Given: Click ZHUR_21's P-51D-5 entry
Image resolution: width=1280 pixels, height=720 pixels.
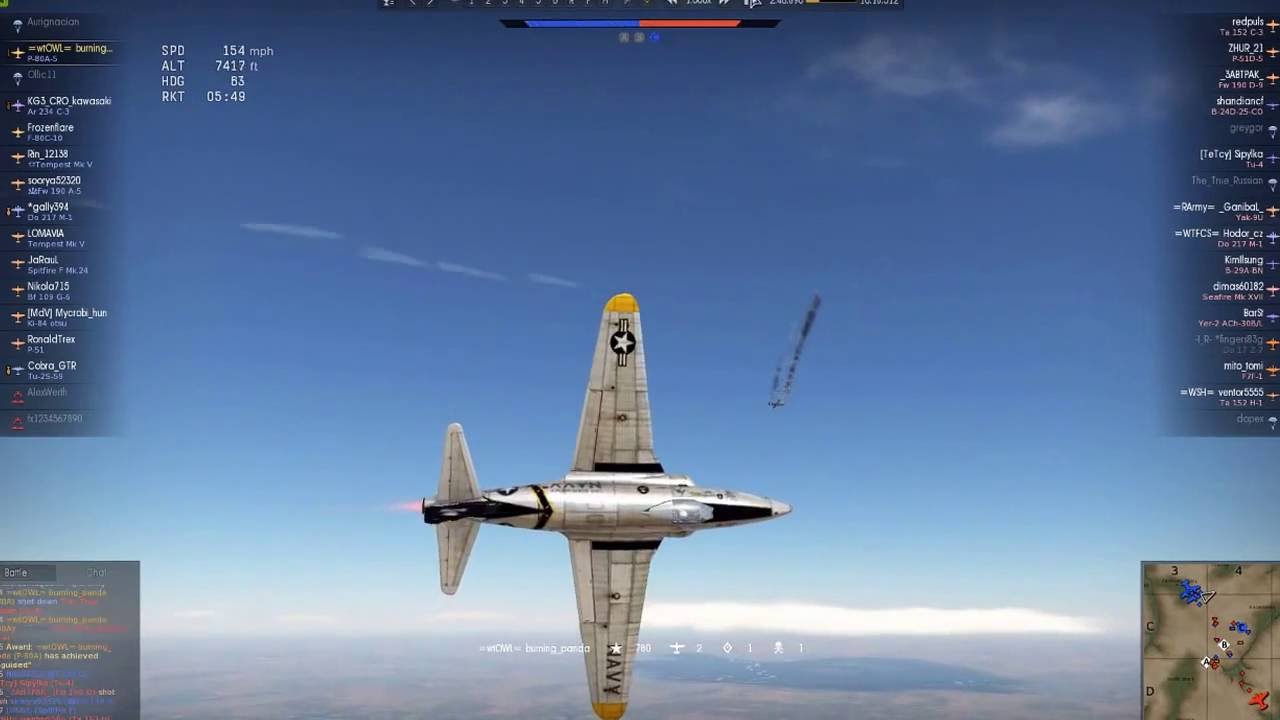Looking at the screenshot, I should (1245, 52).
